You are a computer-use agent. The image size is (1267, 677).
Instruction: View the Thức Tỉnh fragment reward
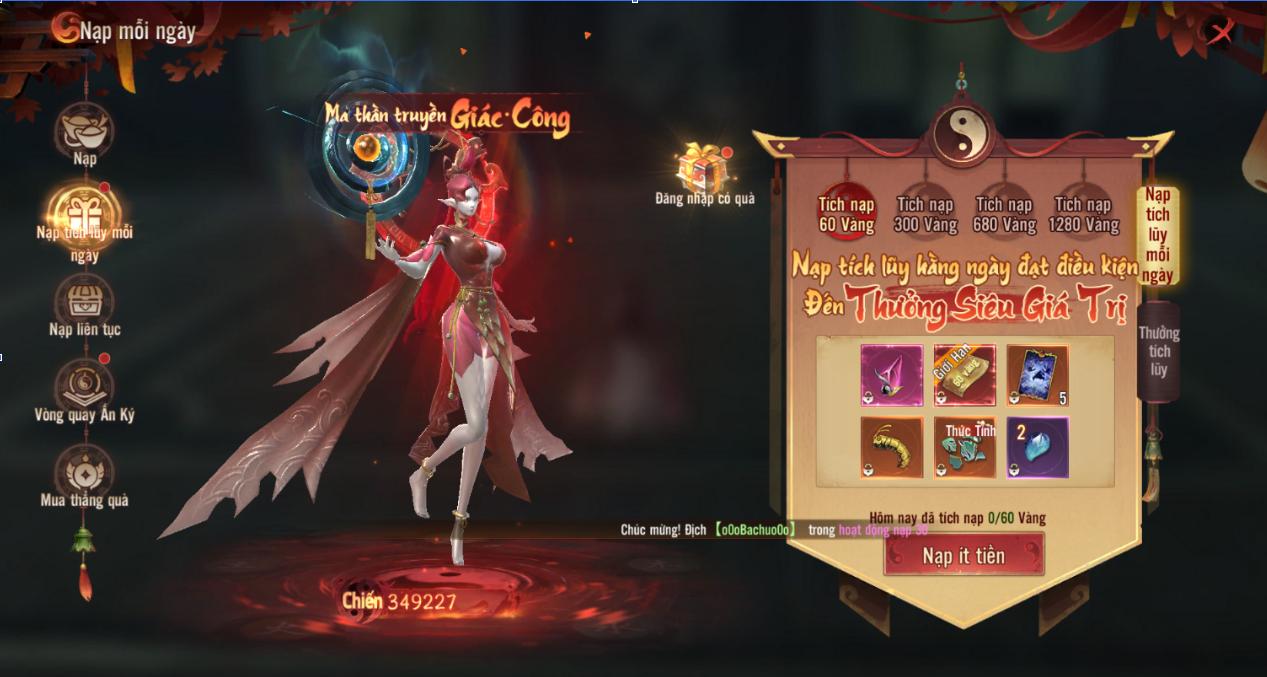[964, 447]
